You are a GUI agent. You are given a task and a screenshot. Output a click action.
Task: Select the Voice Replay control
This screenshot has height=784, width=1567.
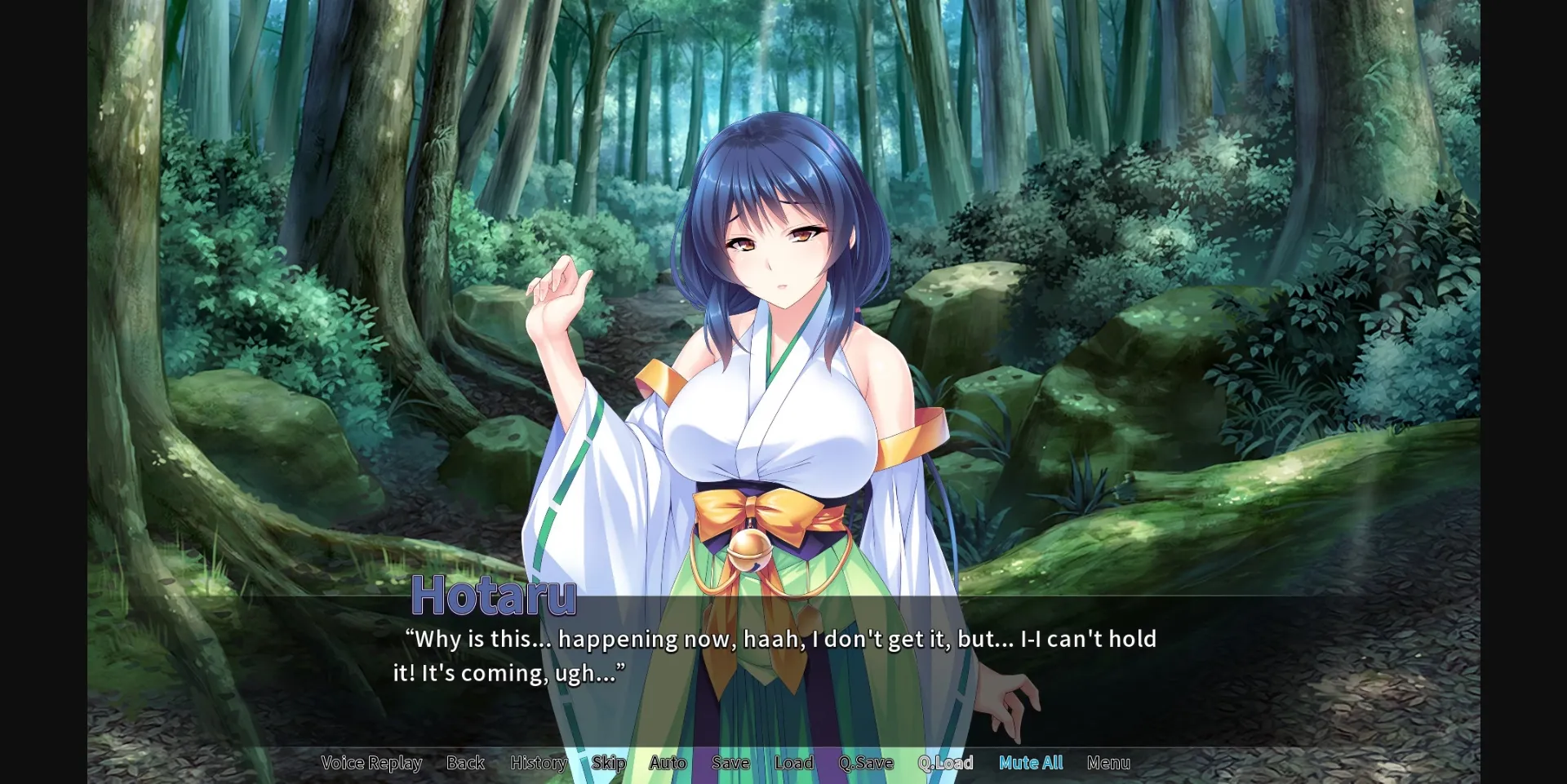pos(372,763)
